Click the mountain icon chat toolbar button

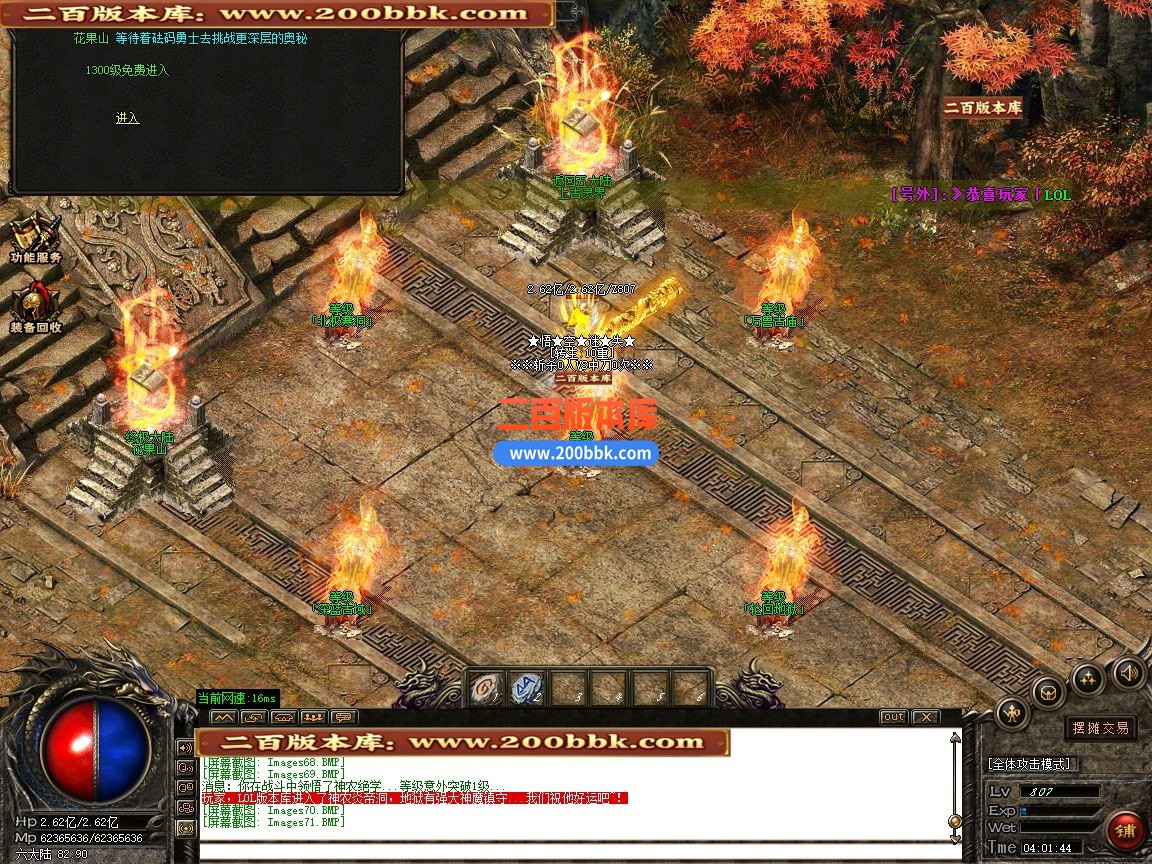pyautogui.click(x=223, y=717)
